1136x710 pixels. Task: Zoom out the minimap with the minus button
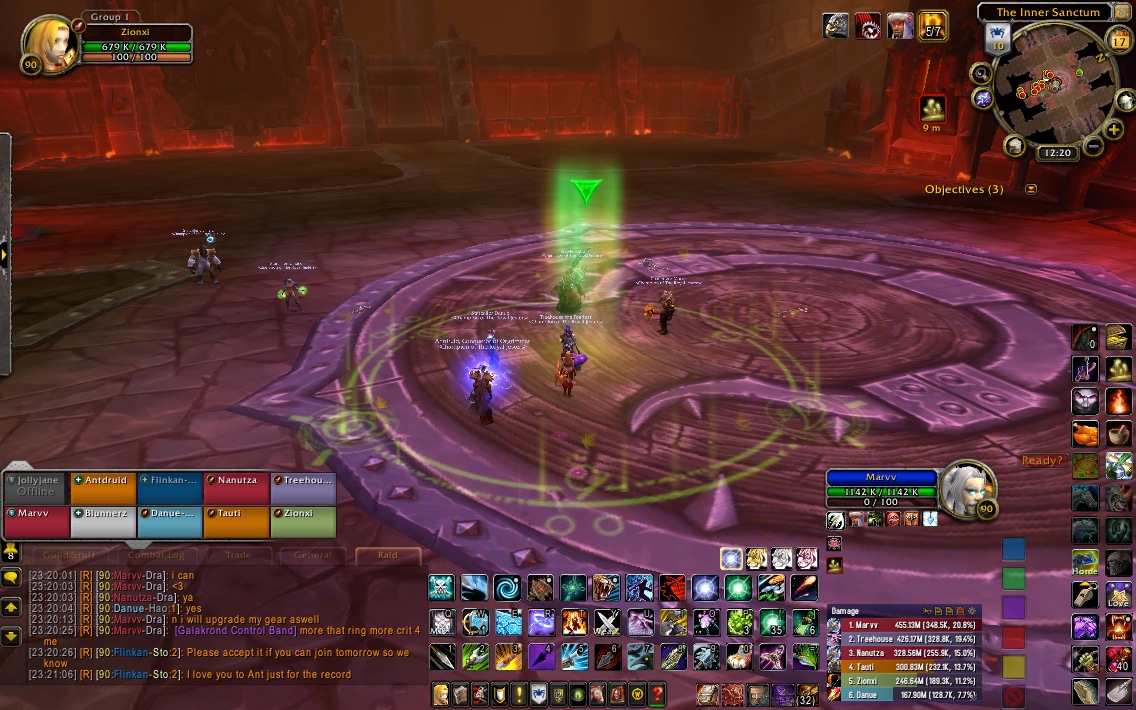pos(1093,147)
